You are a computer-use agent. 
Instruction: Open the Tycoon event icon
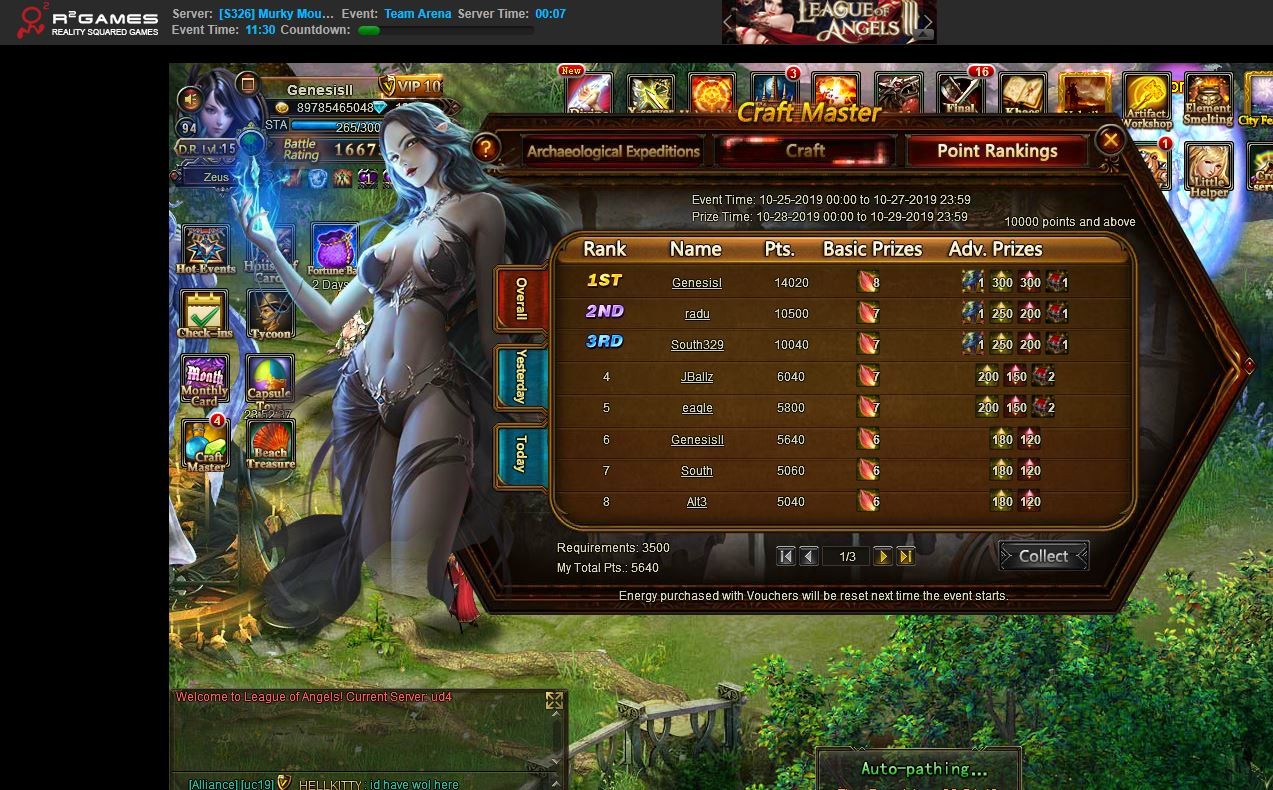270,314
